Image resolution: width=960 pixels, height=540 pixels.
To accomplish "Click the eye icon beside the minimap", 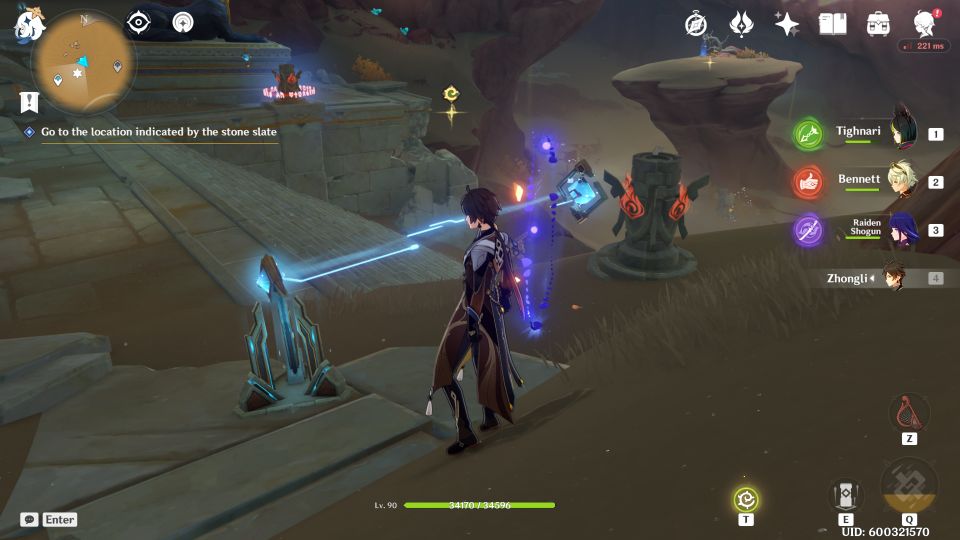I will (139, 22).
